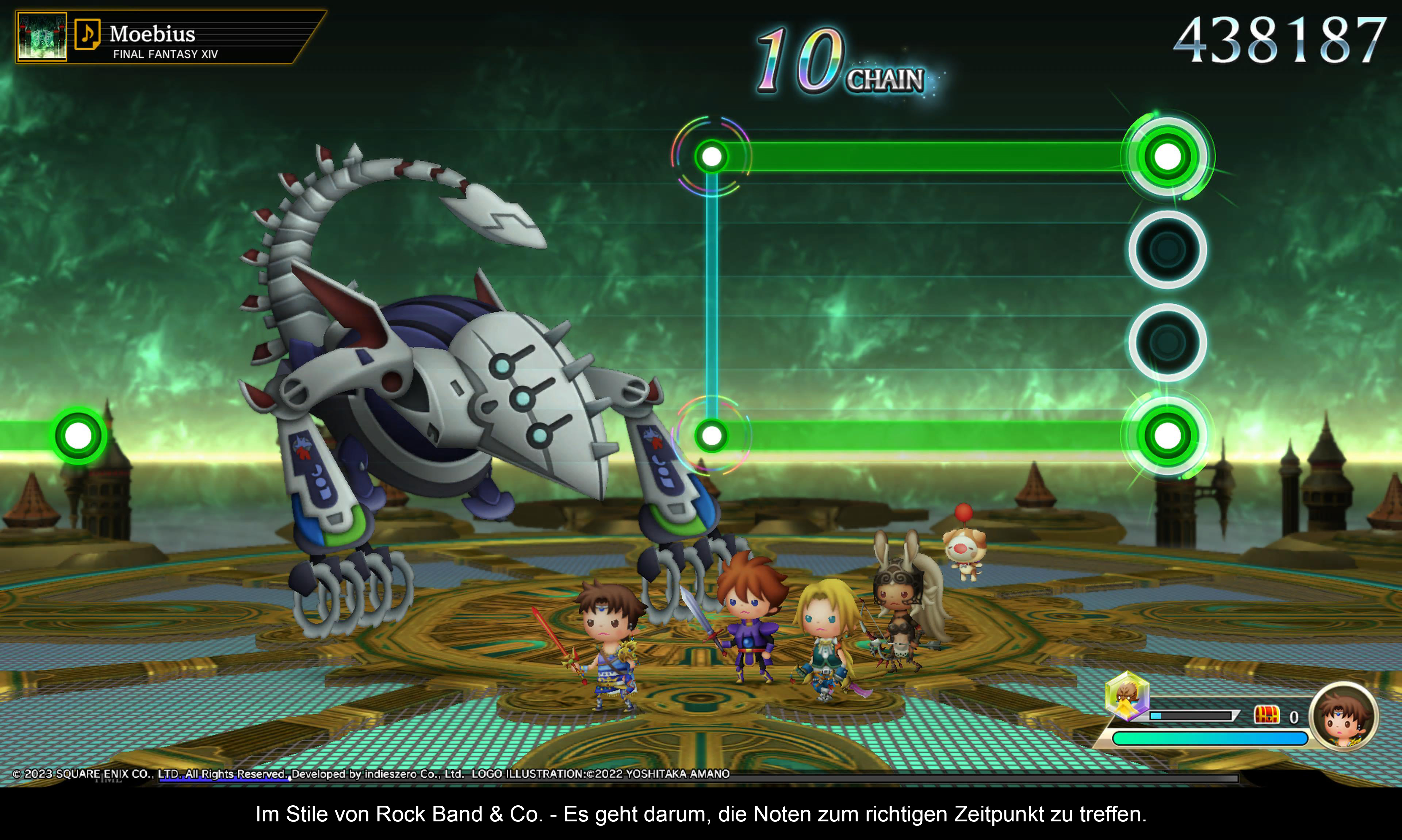This screenshot has height=840, width=1402.
Task: Tap the hexagonal summon crystal icon
Action: 1127,695
